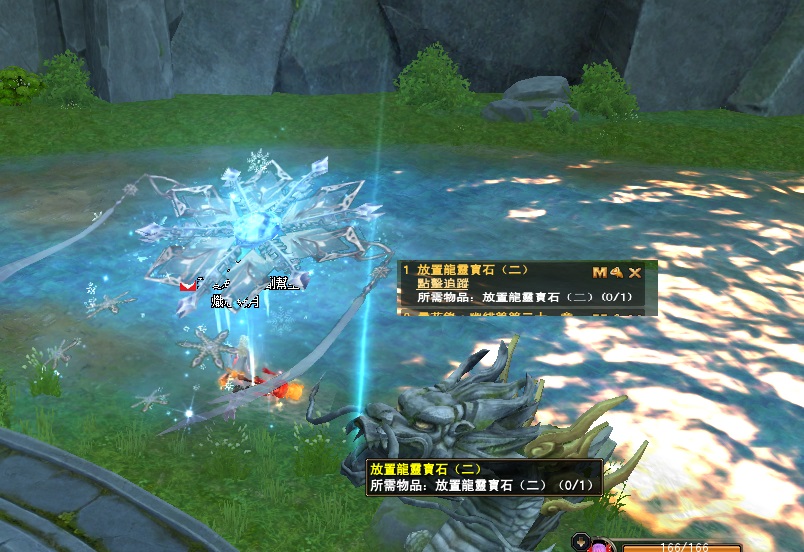
Task: Click the horn icon on quest tracker
Action: [x=617, y=272]
